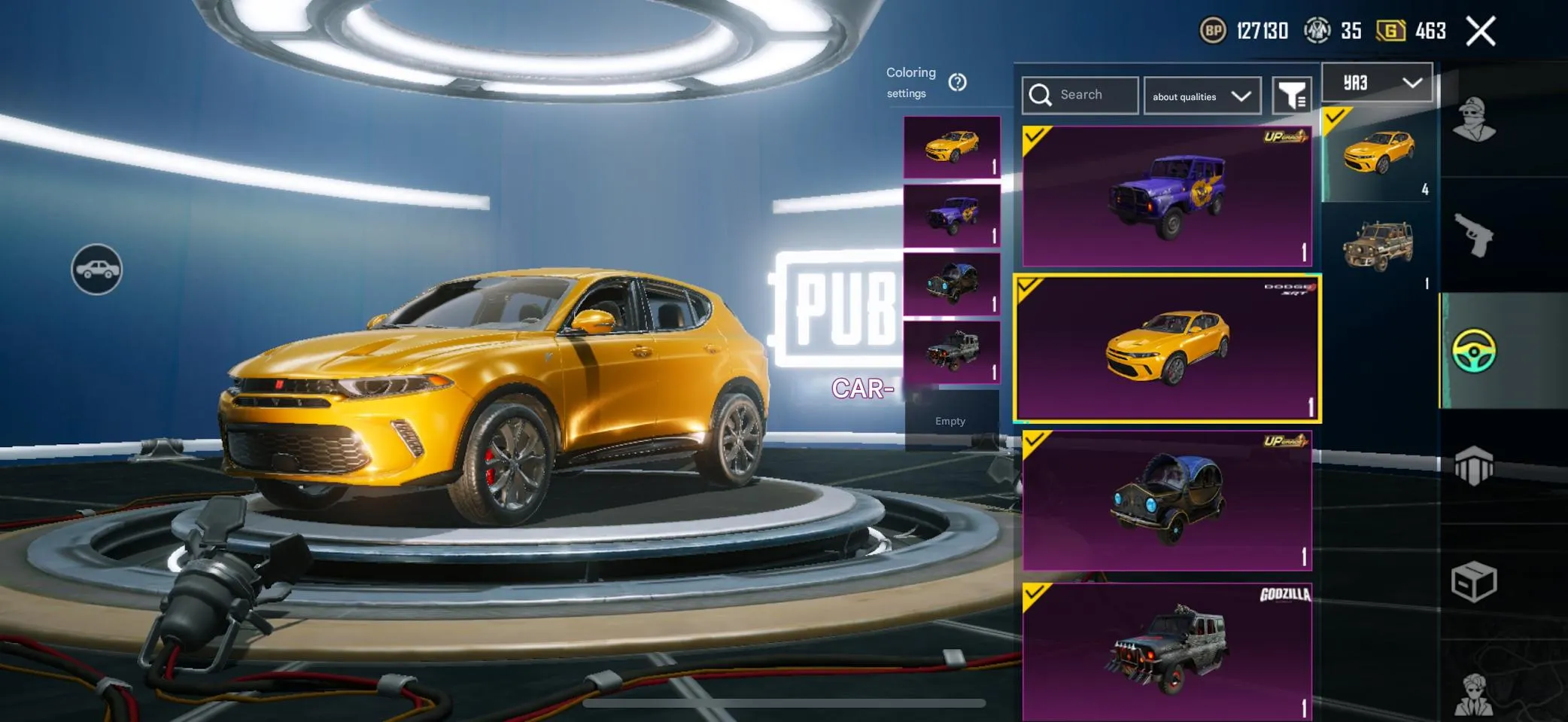Click the car garage icon on the left wall
The image size is (1568, 722).
96,269
